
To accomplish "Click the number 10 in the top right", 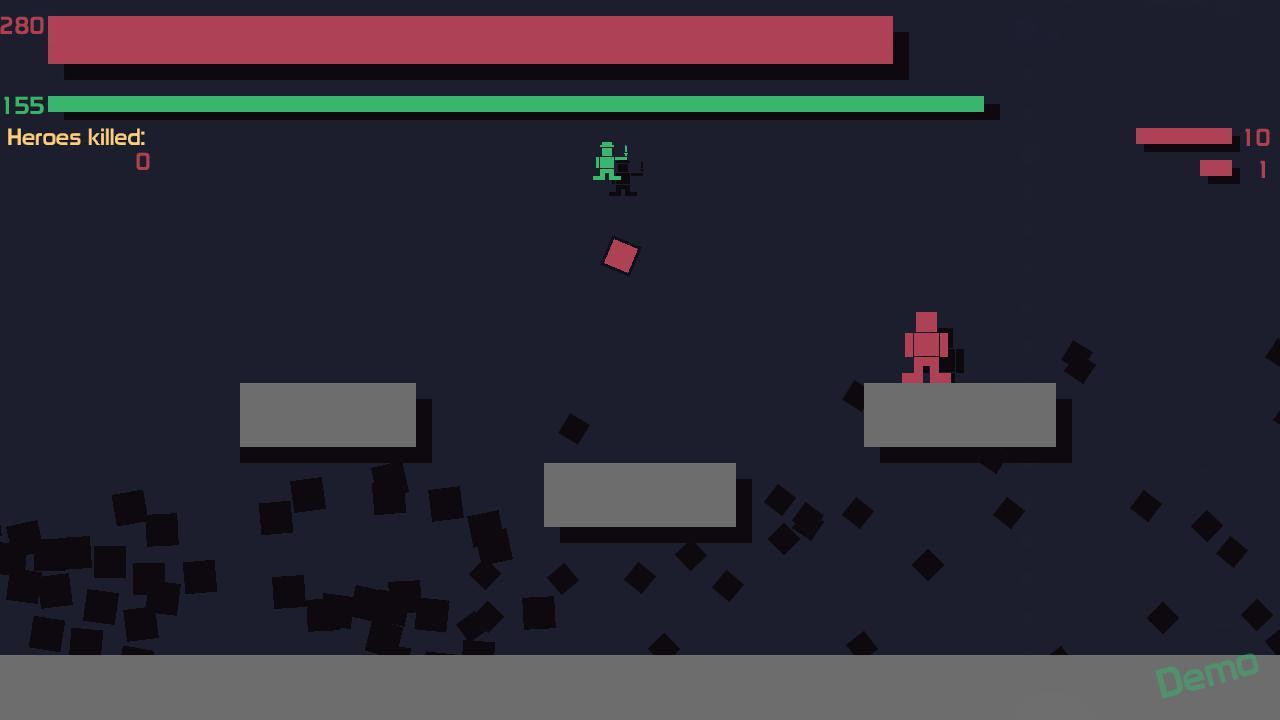I will click(1258, 138).
